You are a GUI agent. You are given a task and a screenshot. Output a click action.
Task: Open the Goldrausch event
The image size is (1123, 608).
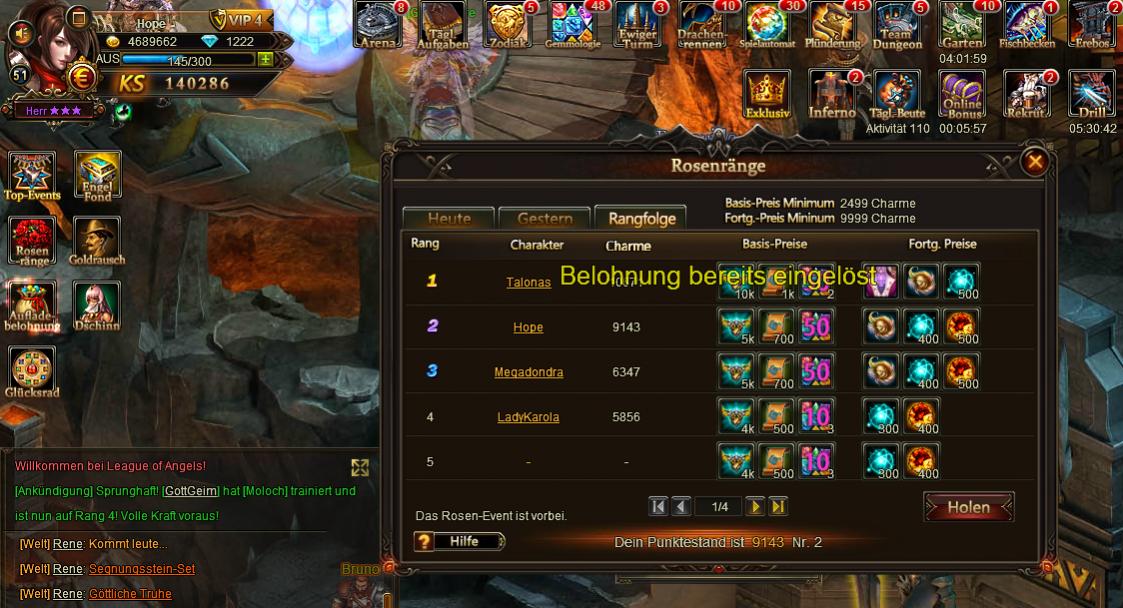tap(97, 242)
